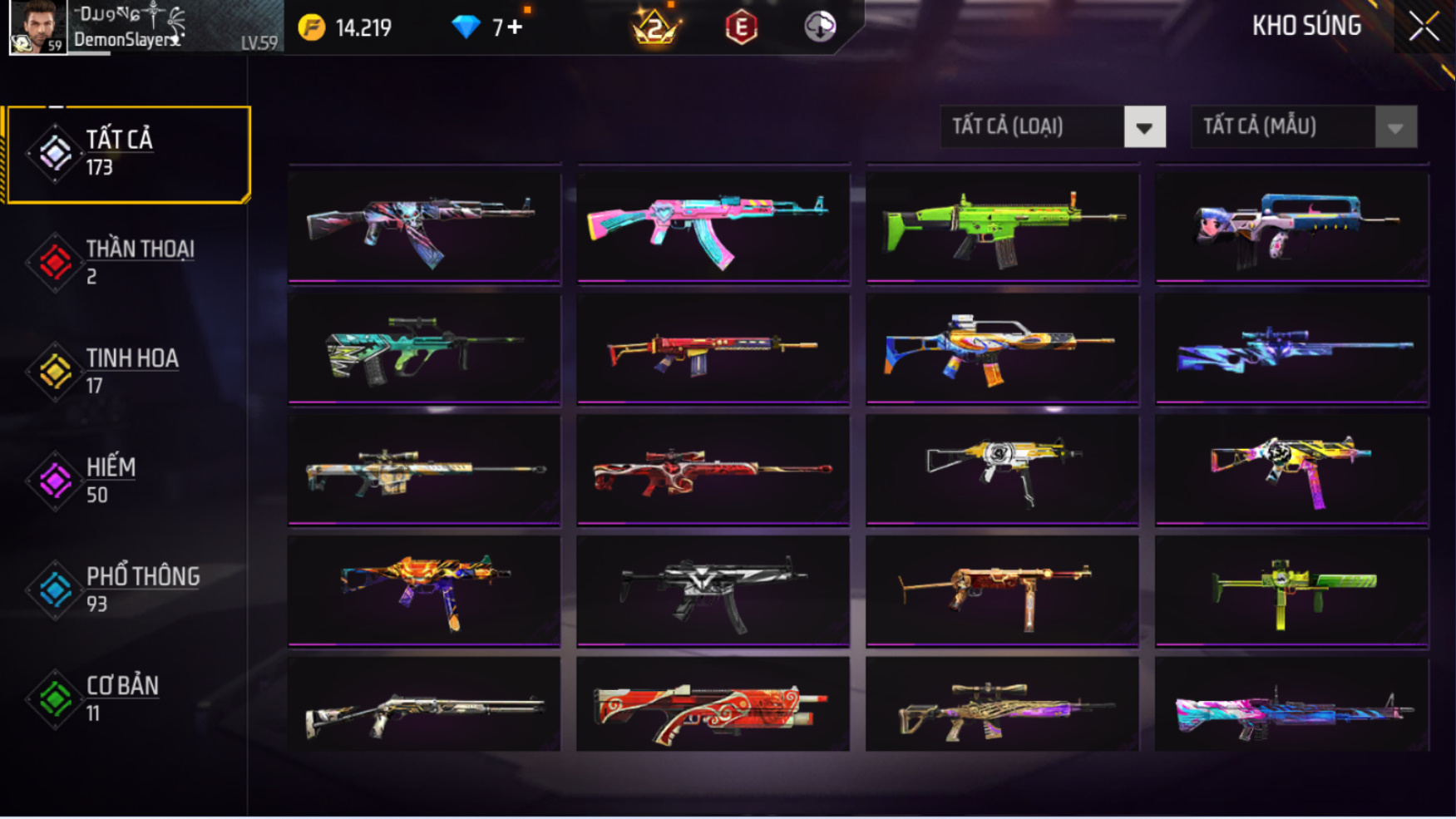Close the Kho Súng weapon vault
This screenshot has height=819, width=1456.
click(x=1424, y=27)
